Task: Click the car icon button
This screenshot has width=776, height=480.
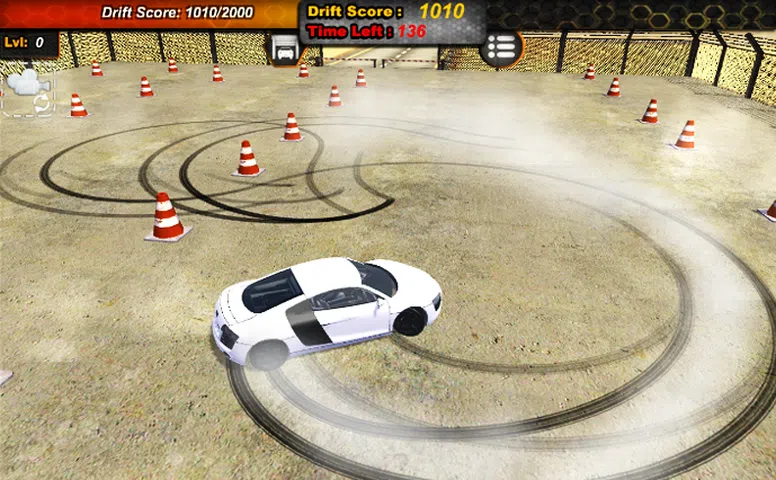Action: coord(285,48)
